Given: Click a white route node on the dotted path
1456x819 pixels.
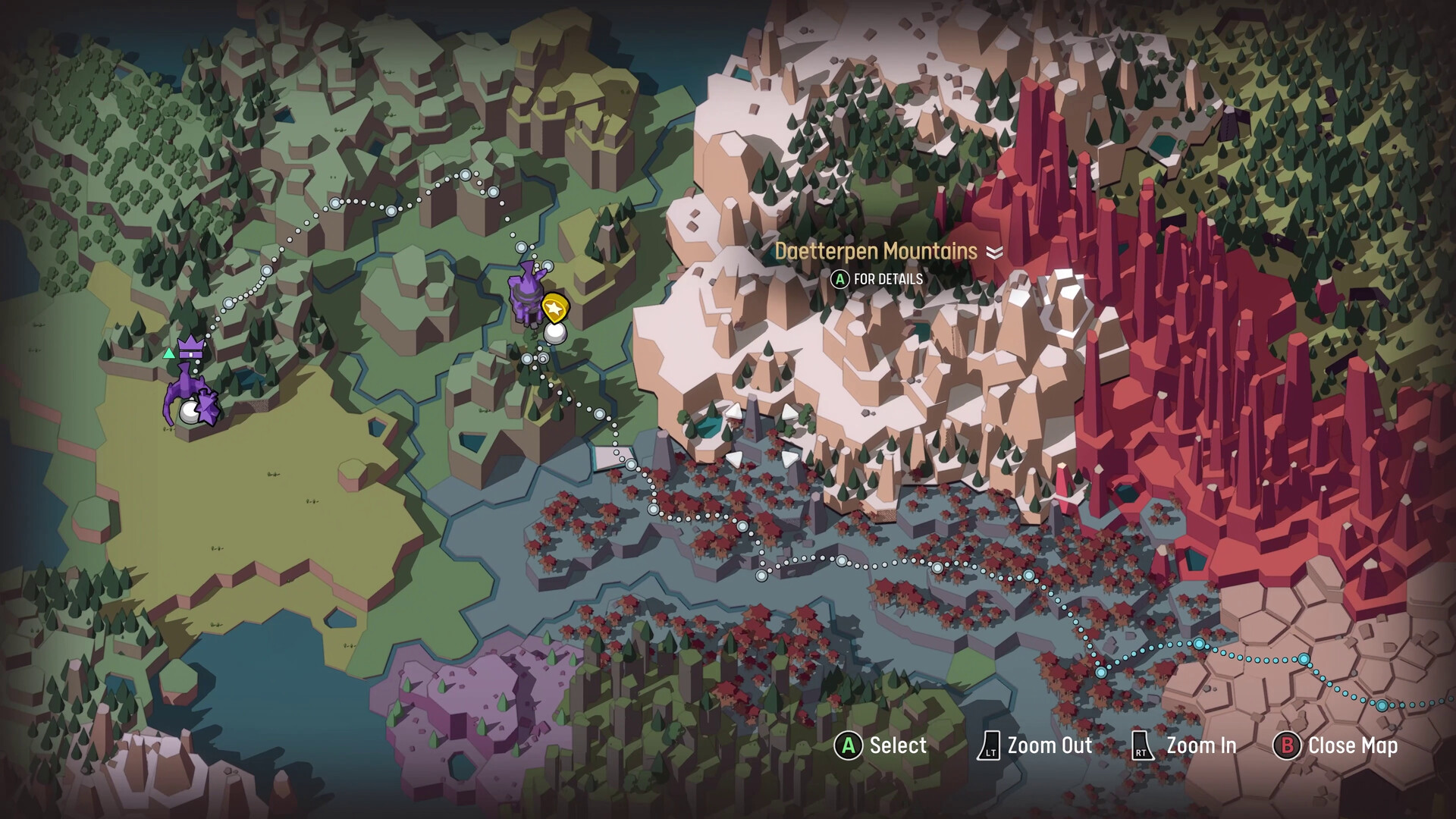Looking at the screenshot, I should (x=335, y=204).
